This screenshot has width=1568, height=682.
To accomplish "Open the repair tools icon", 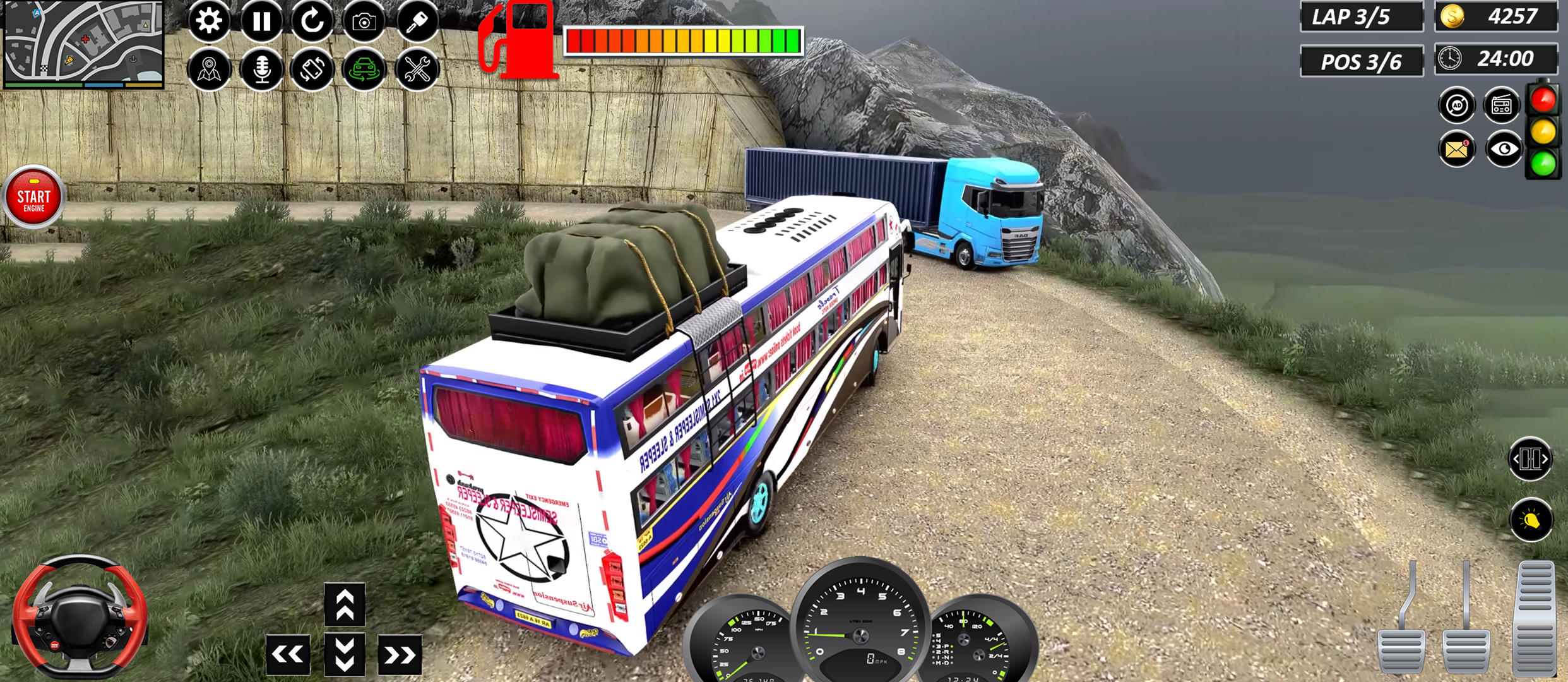I will point(415,69).
